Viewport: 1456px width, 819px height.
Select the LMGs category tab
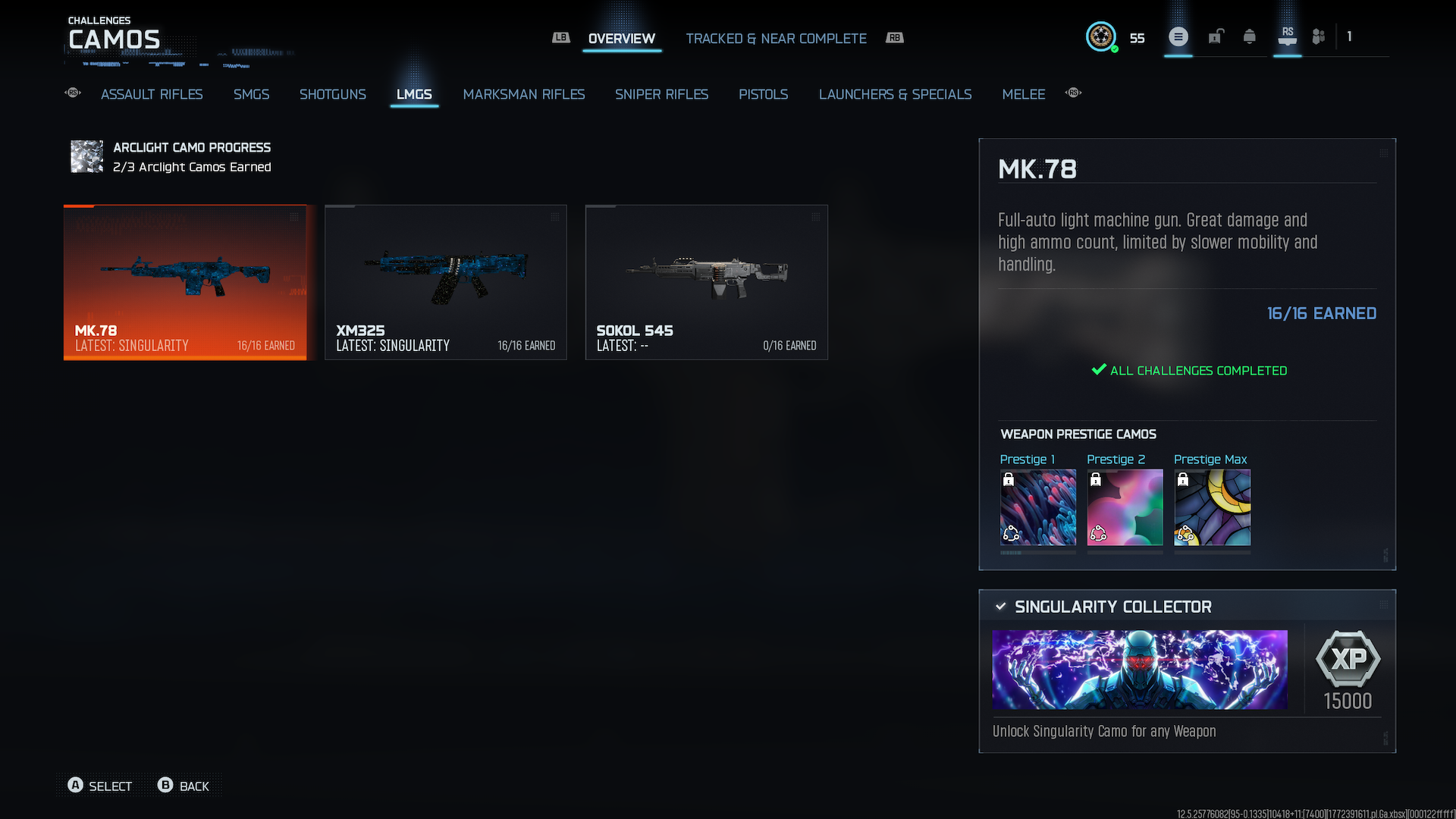(414, 94)
